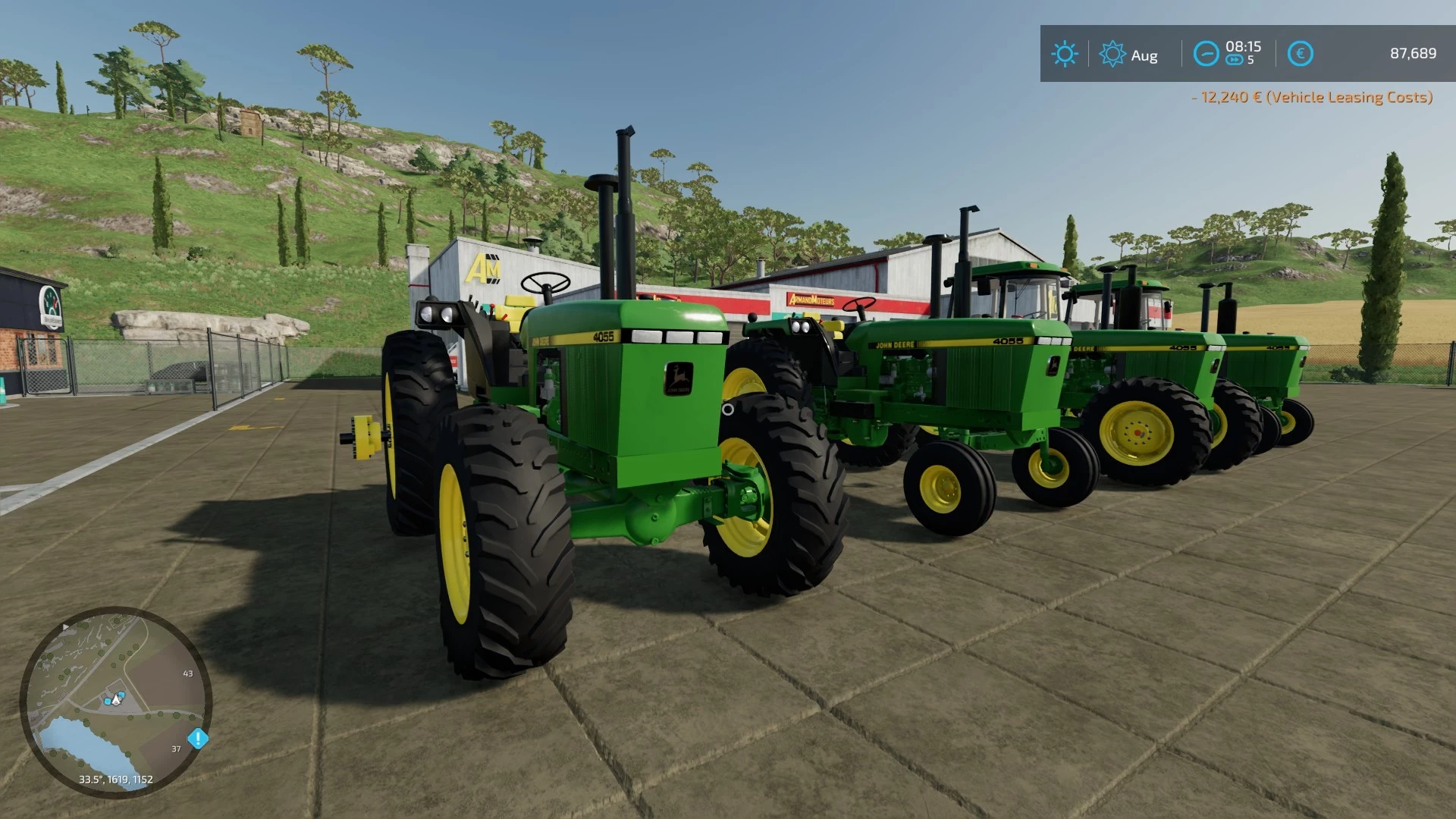
Task: Click the current weather sun icon
Action: pyautogui.click(x=1065, y=52)
